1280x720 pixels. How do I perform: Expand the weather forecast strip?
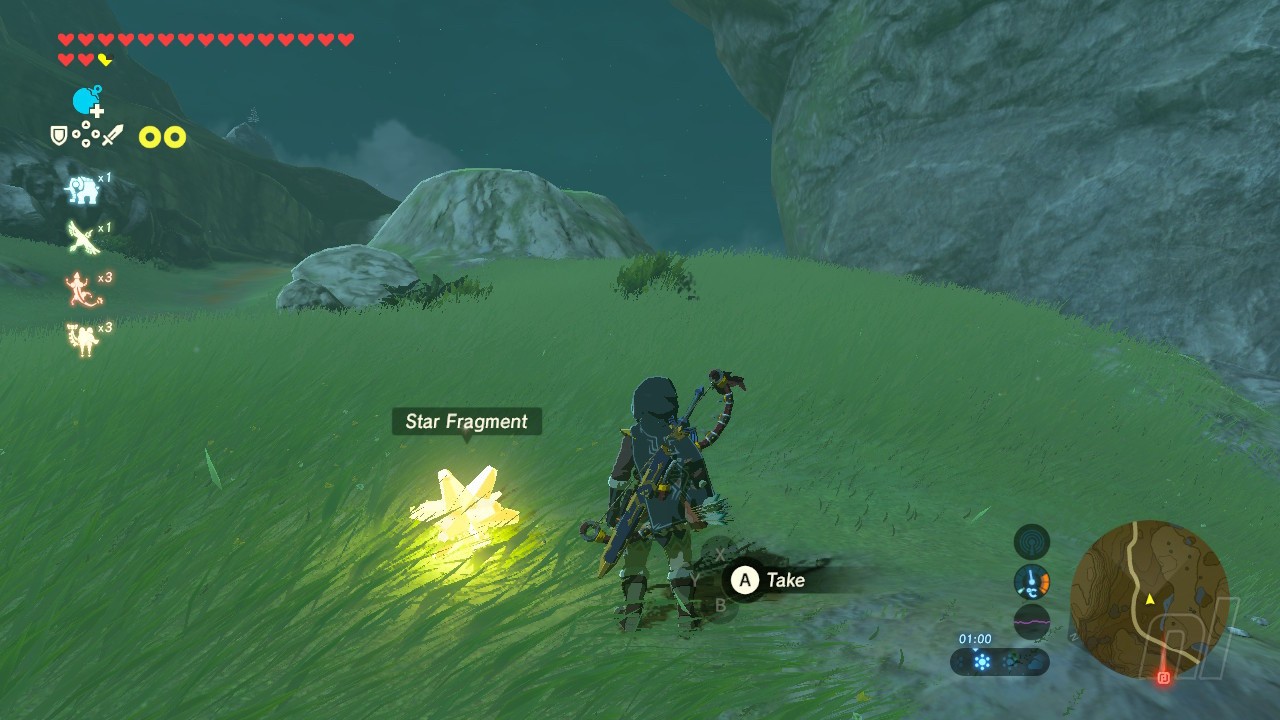1000,660
